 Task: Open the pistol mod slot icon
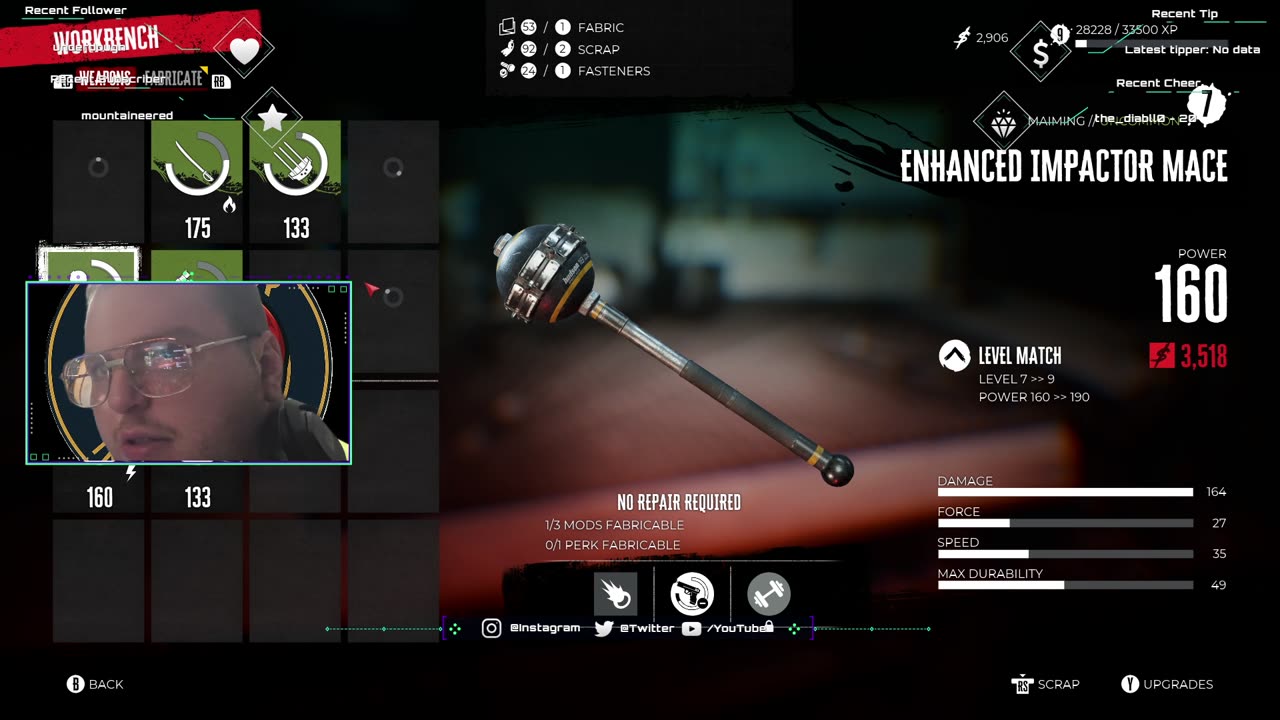point(692,594)
